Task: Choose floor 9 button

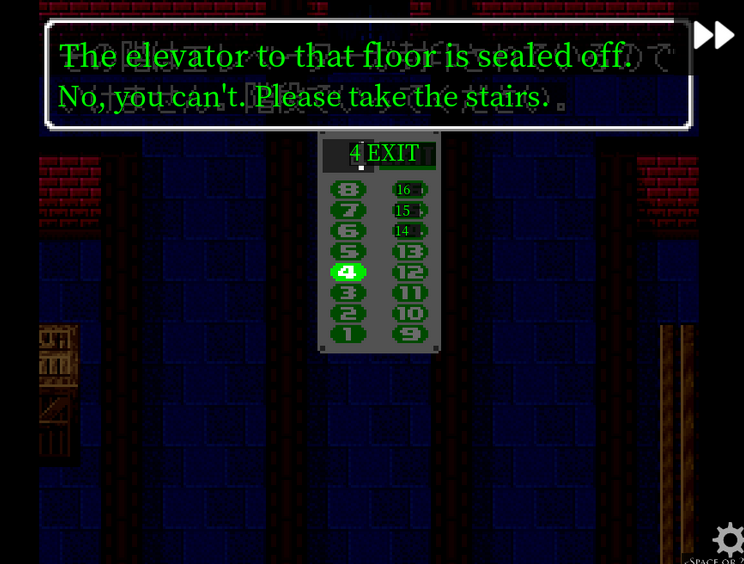Action: pyautogui.click(x=409, y=334)
